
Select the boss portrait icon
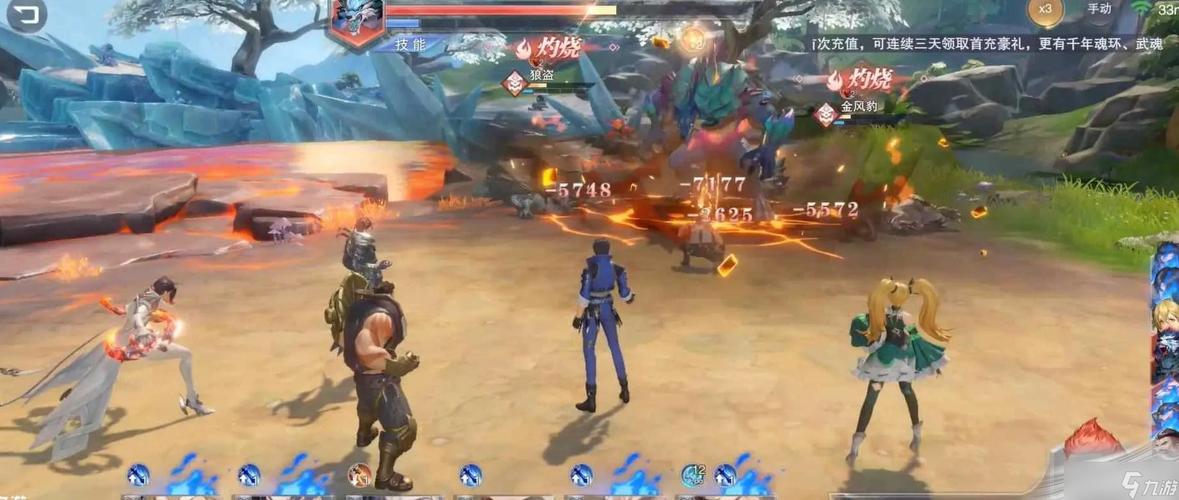[356, 22]
